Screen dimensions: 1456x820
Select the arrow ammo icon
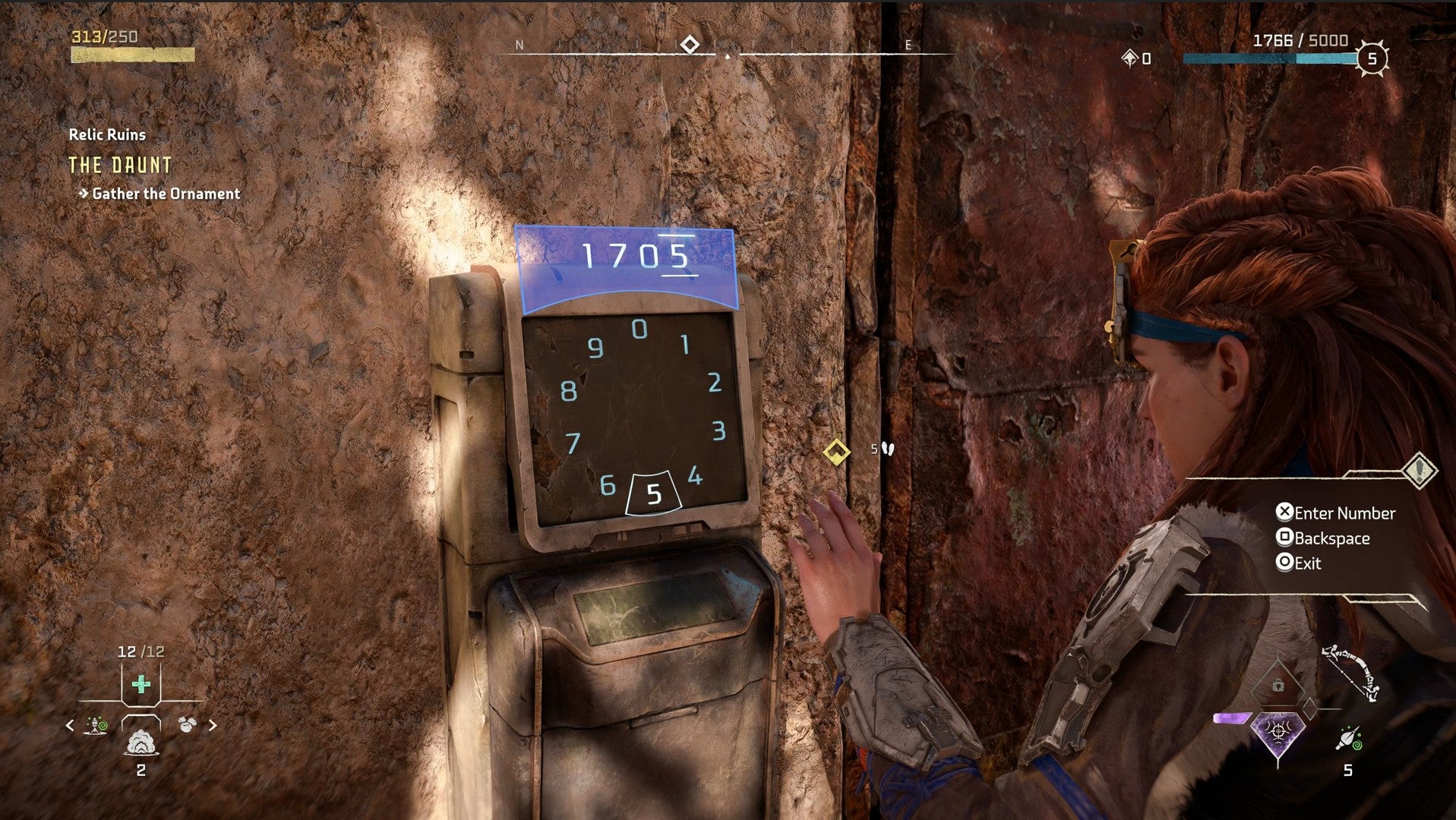tap(1347, 737)
